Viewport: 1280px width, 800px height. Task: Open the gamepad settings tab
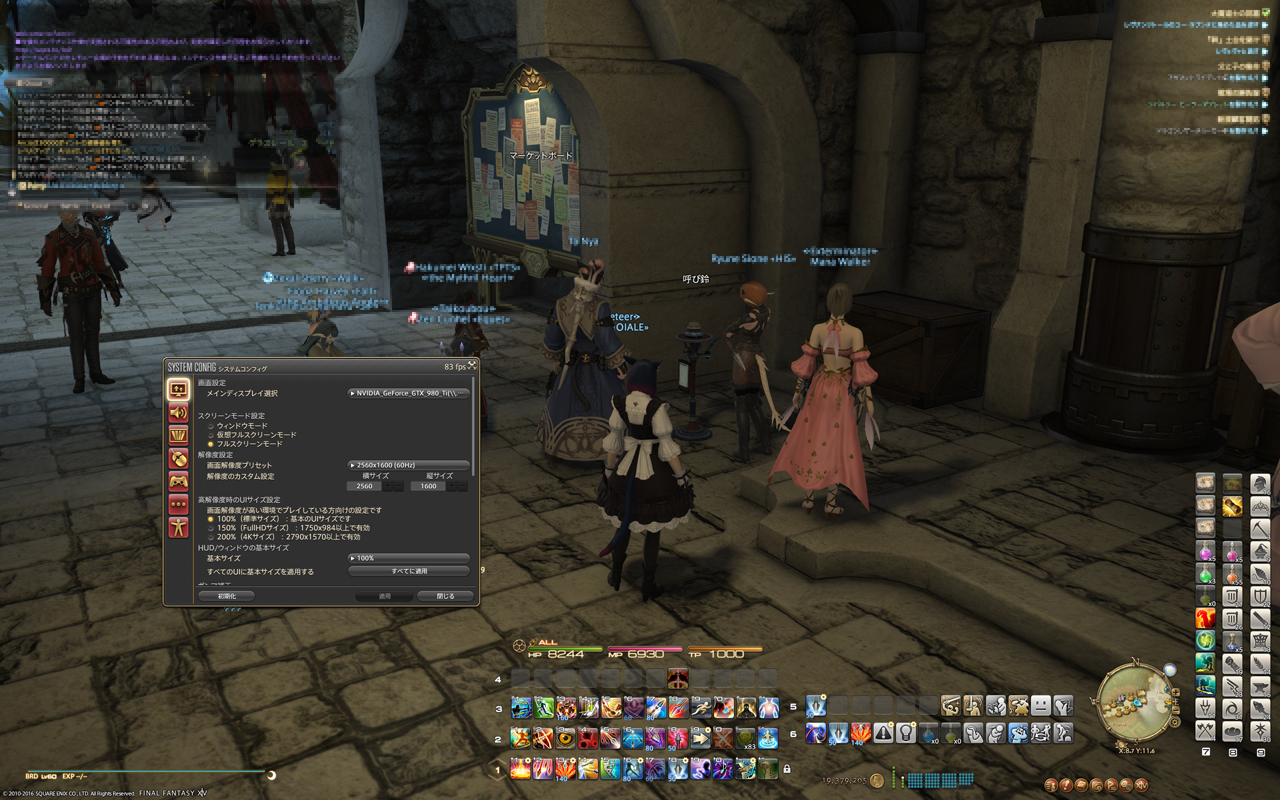(178, 481)
